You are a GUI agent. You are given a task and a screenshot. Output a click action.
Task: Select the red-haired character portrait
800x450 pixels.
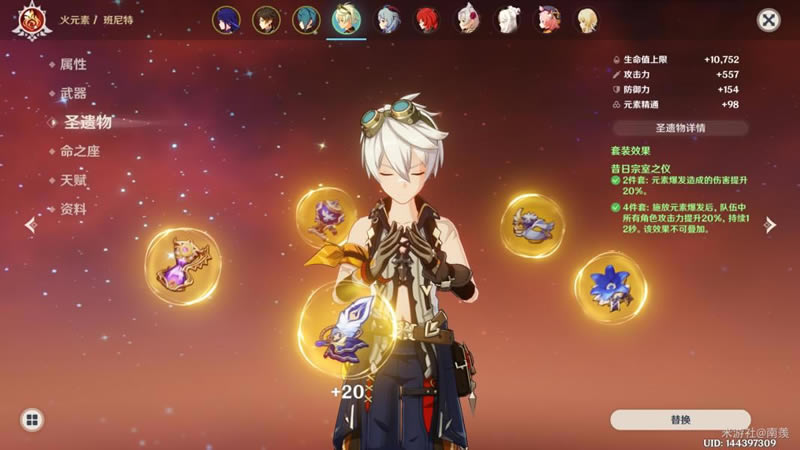click(427, 20)
